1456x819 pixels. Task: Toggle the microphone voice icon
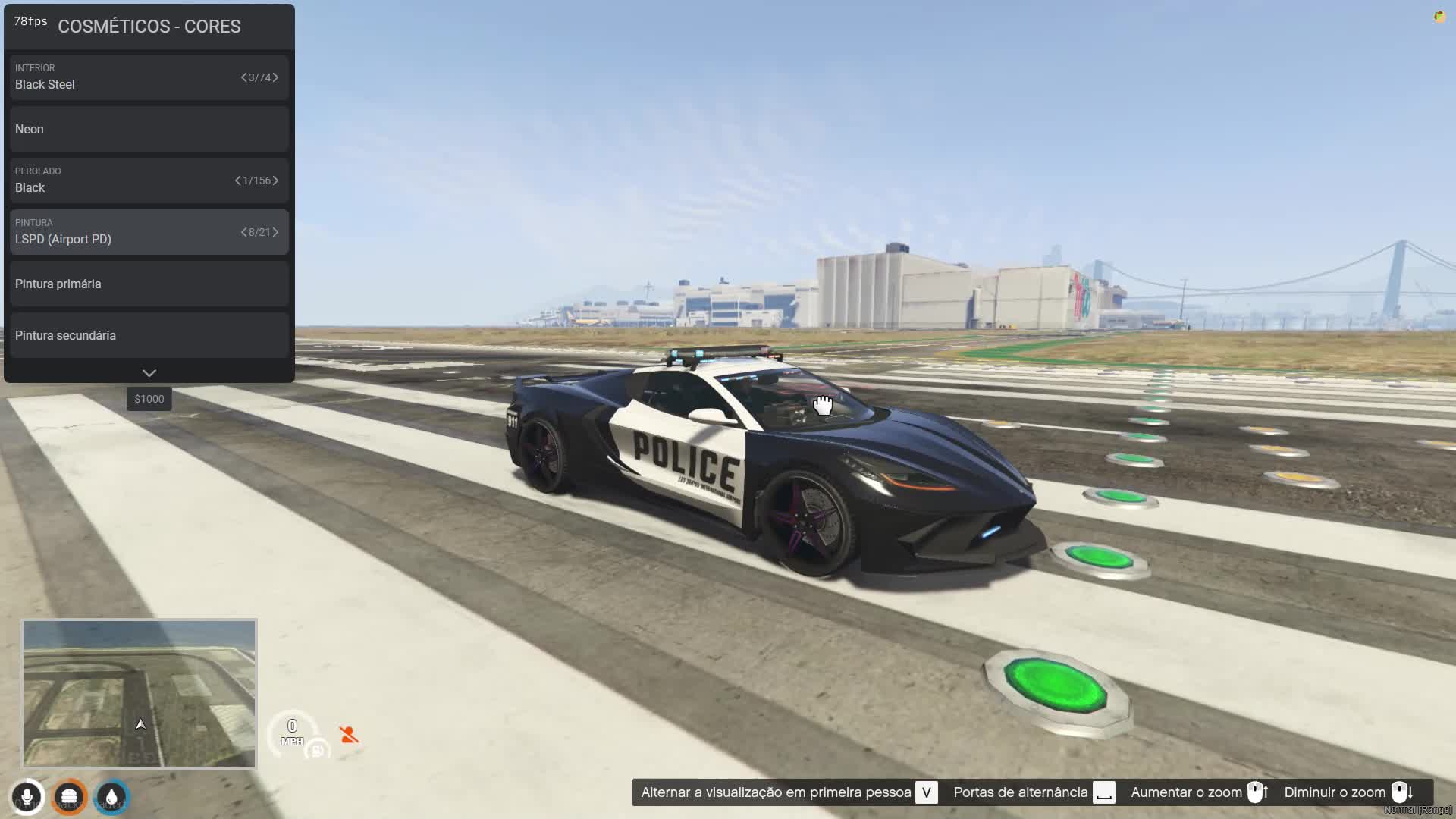coord(27,797)
